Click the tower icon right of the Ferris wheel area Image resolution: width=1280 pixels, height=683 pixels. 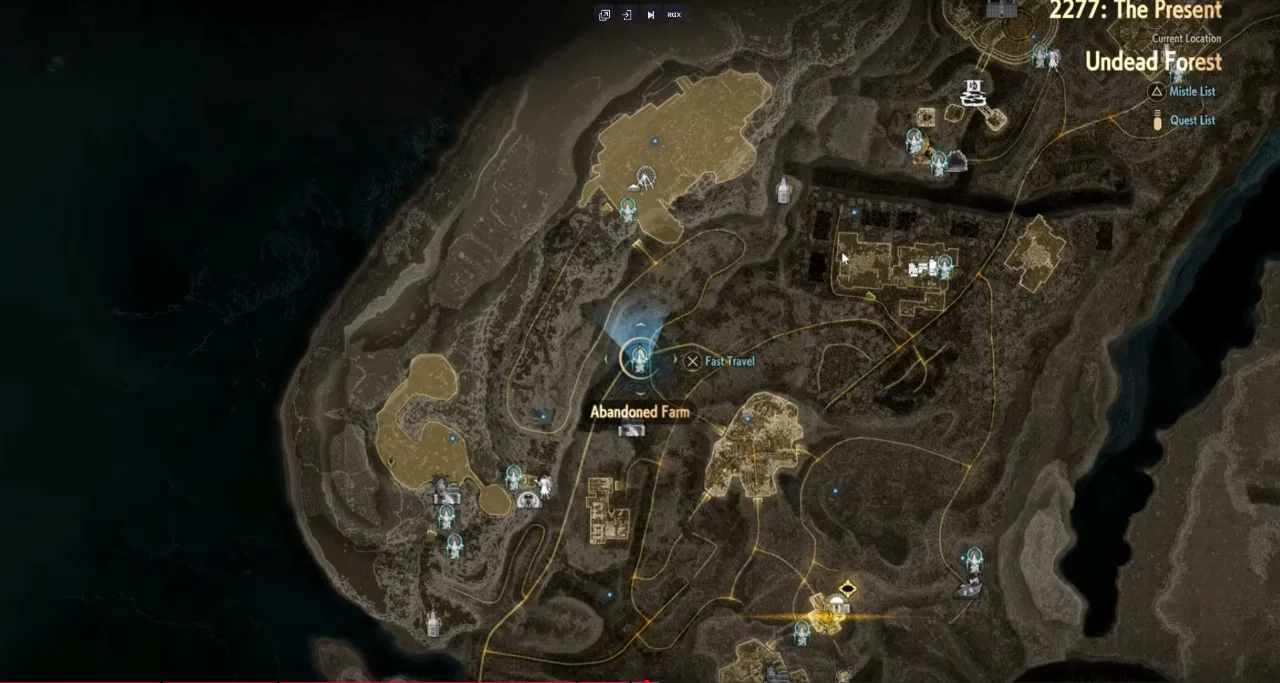(x=784, y=189)
